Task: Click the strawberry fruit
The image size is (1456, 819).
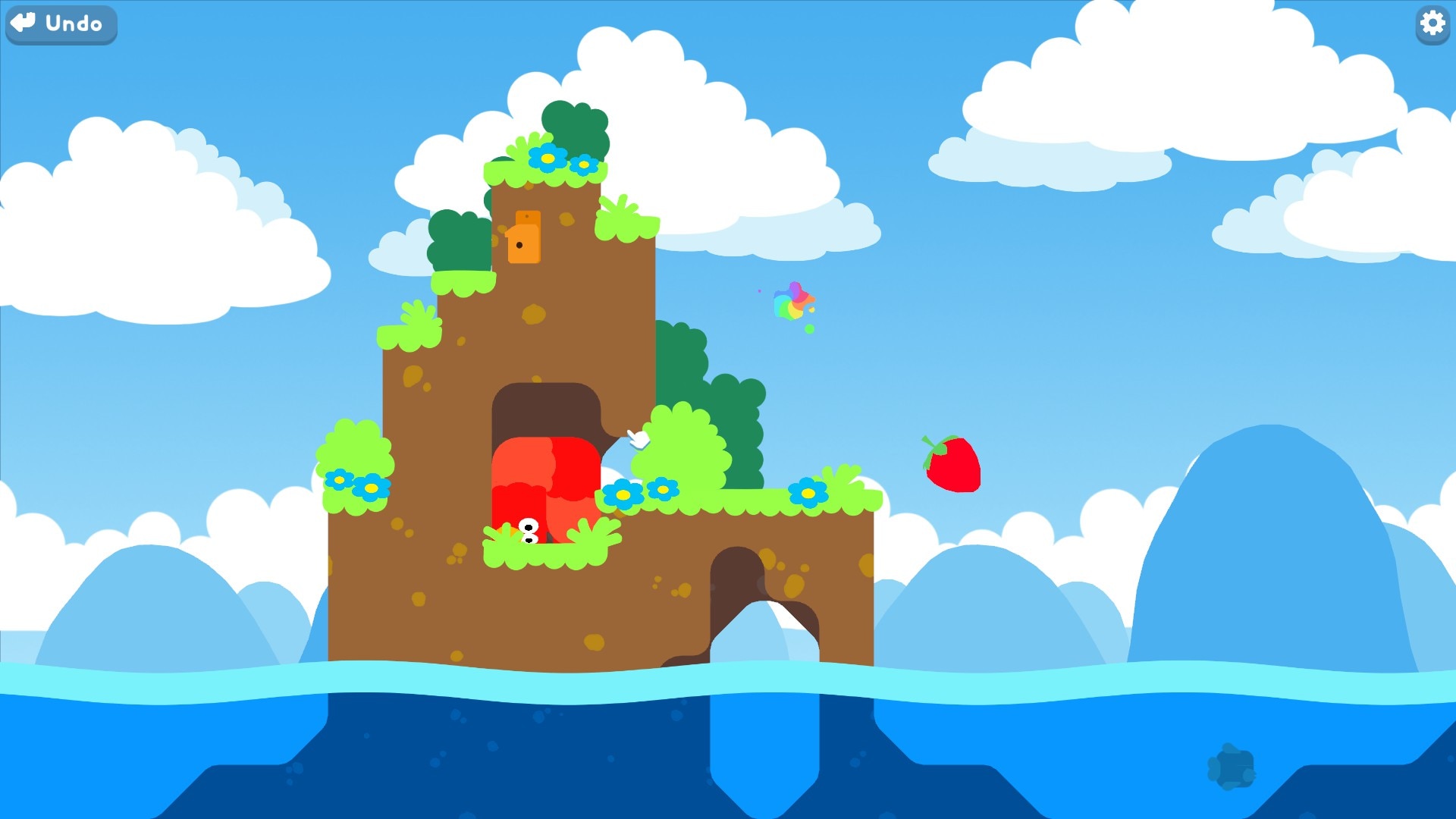Action: [952, 464]
